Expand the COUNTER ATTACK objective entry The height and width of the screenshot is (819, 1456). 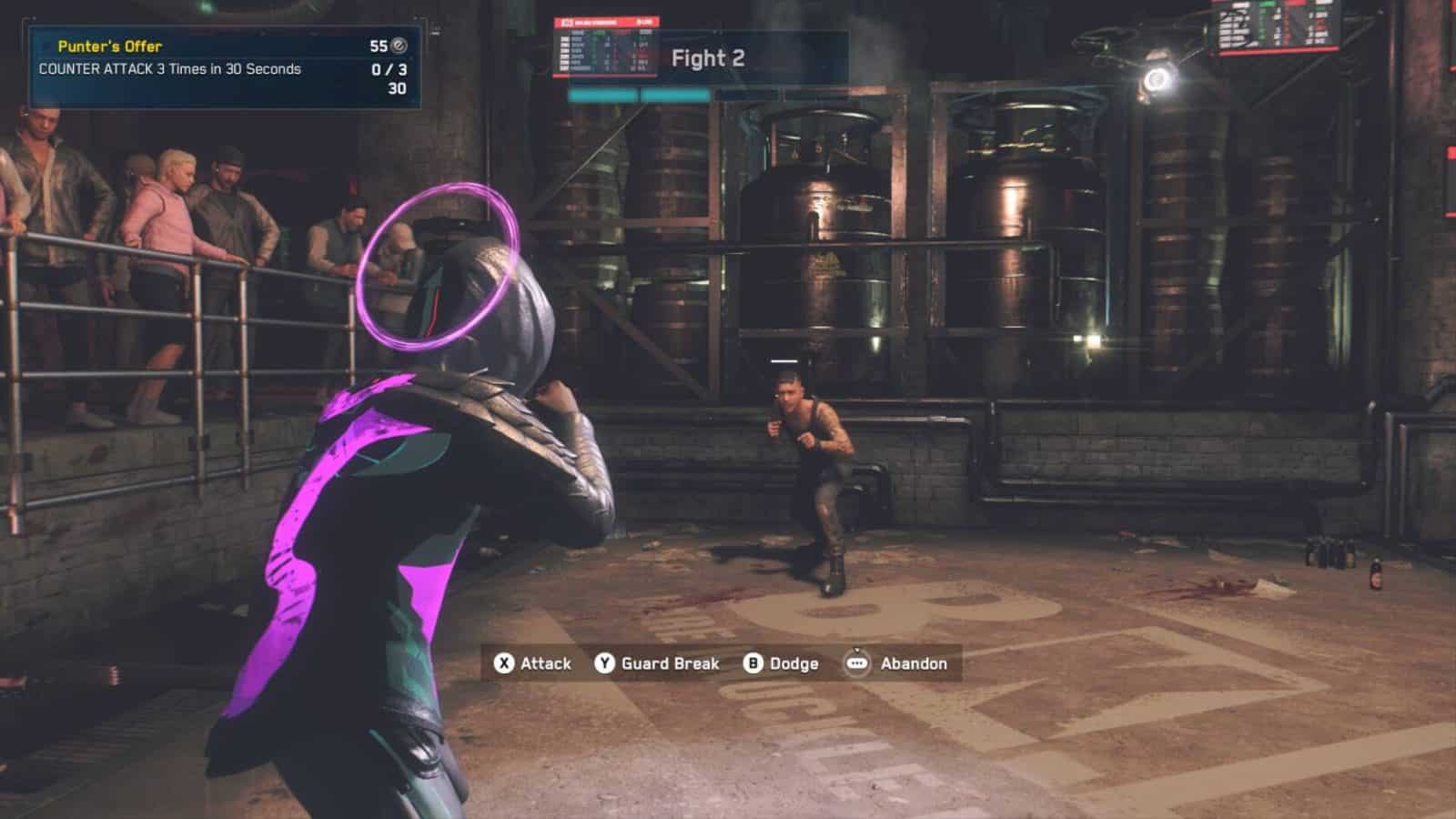[x=168, y=67]
